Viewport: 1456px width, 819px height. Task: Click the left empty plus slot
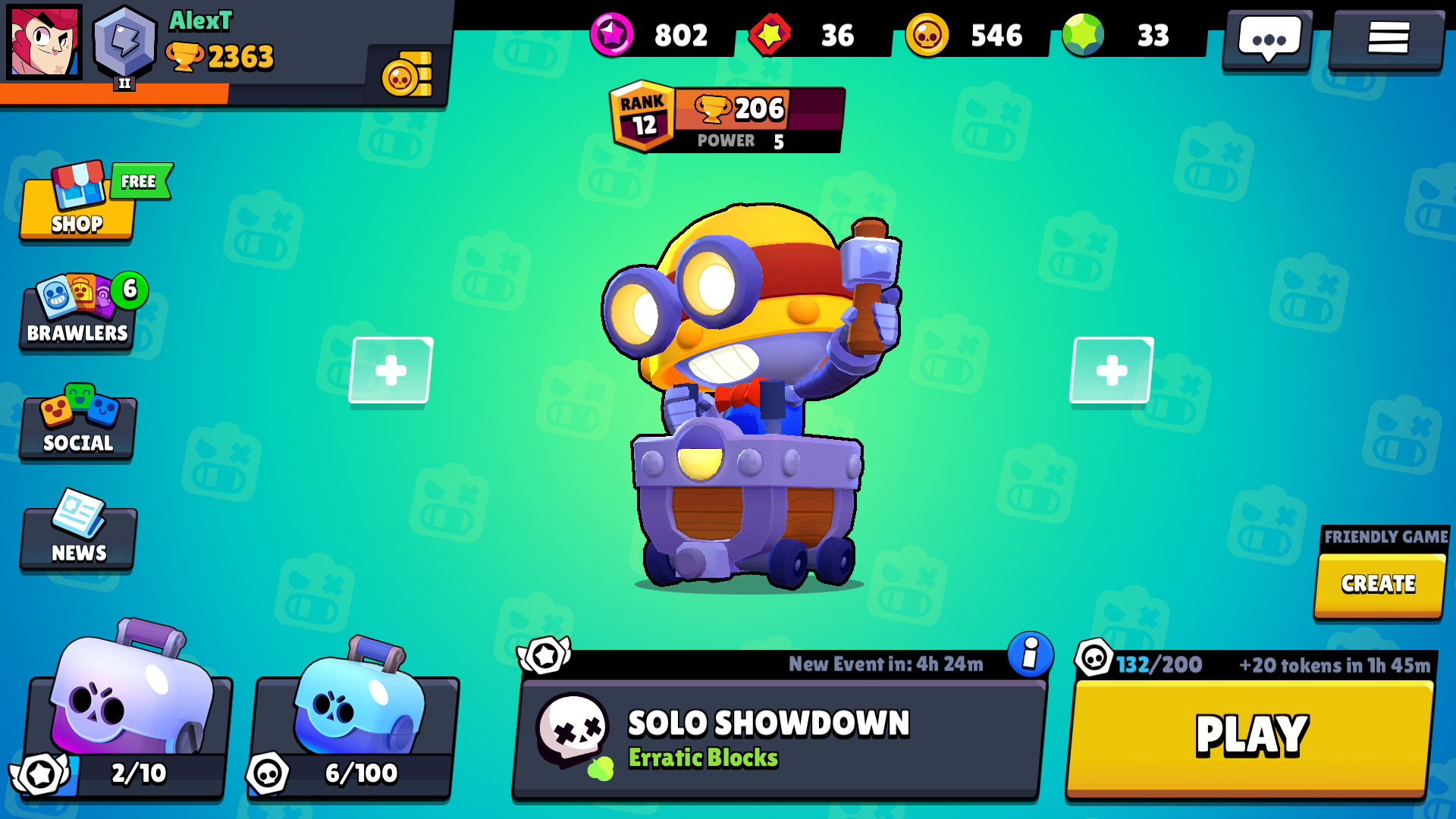tap(390, 369)
